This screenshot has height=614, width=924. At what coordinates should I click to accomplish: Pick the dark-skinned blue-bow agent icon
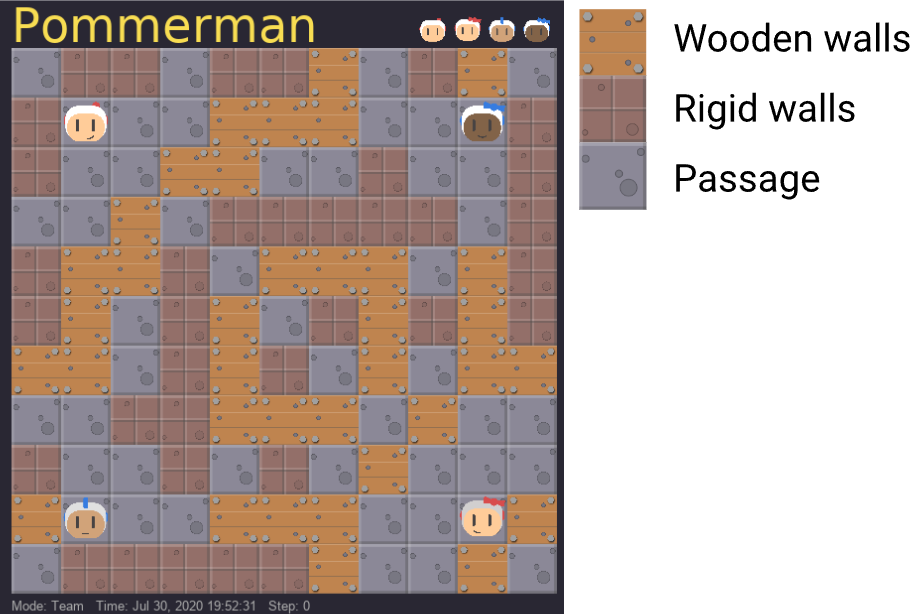(x=537, y=30)
